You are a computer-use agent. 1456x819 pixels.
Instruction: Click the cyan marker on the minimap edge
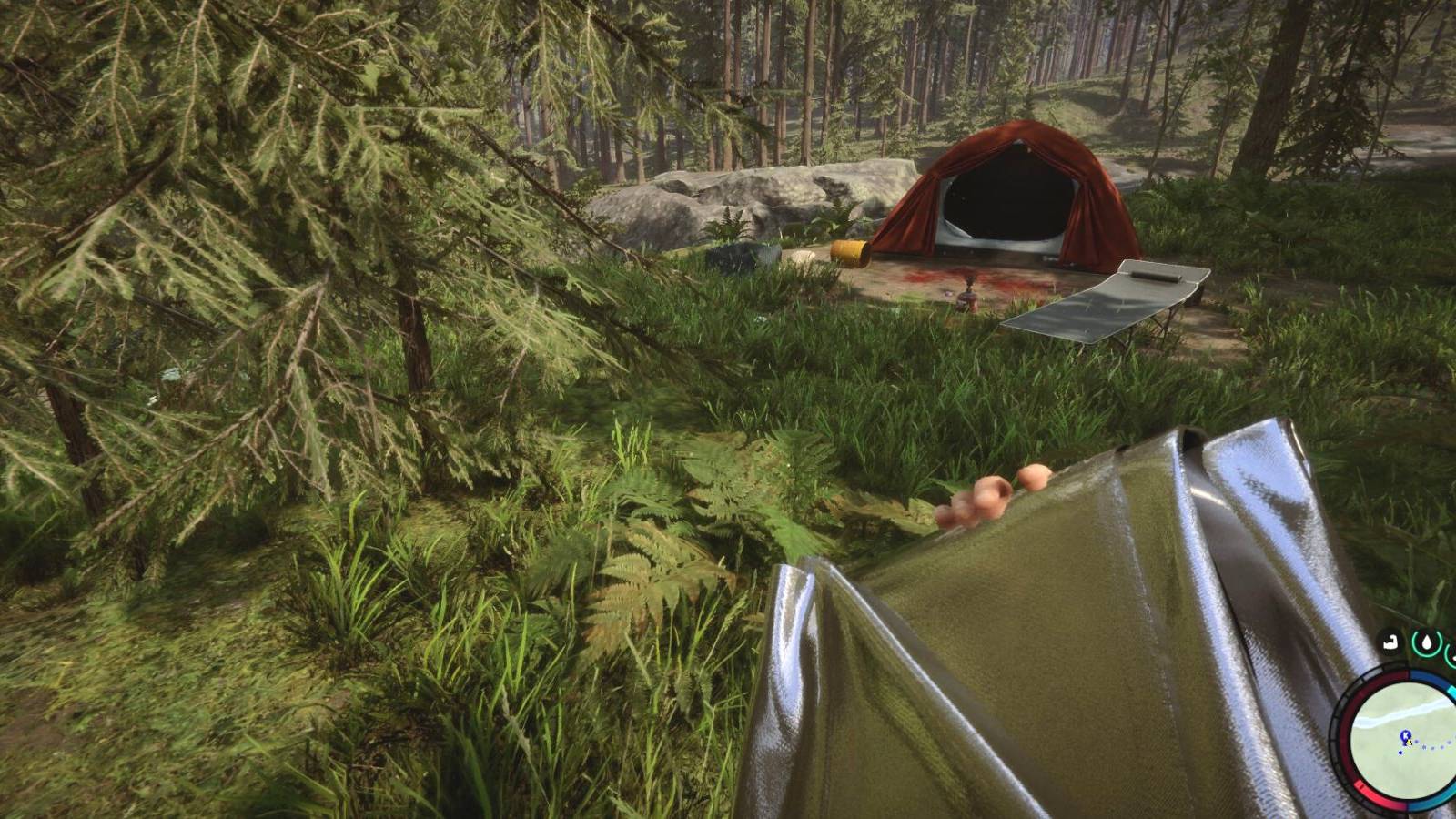point(1452,691)
